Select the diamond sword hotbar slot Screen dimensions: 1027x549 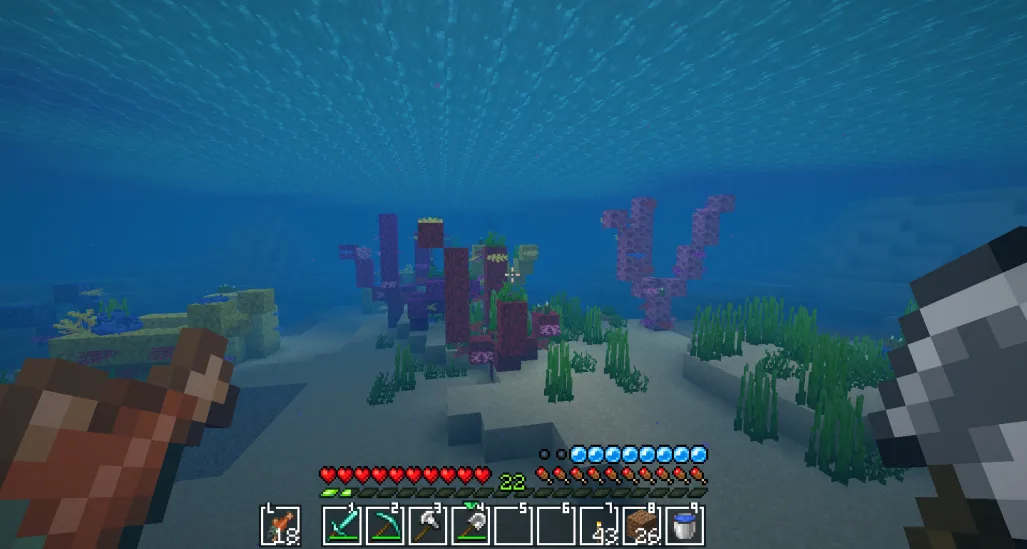pyautogui.click(x=342, y=526)
